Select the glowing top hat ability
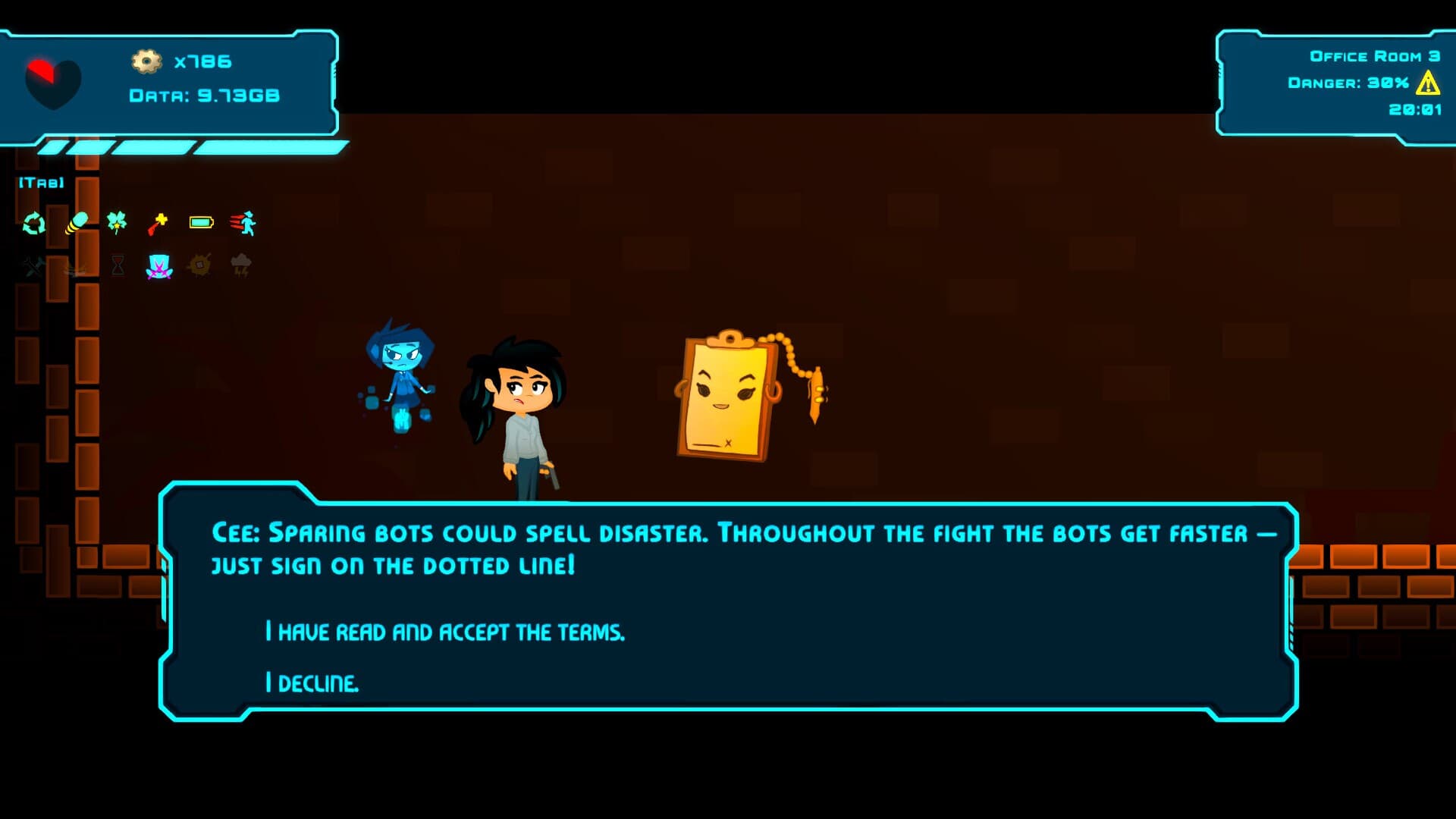Screen dimensions: 1456x819 click(x=157, y=265)
